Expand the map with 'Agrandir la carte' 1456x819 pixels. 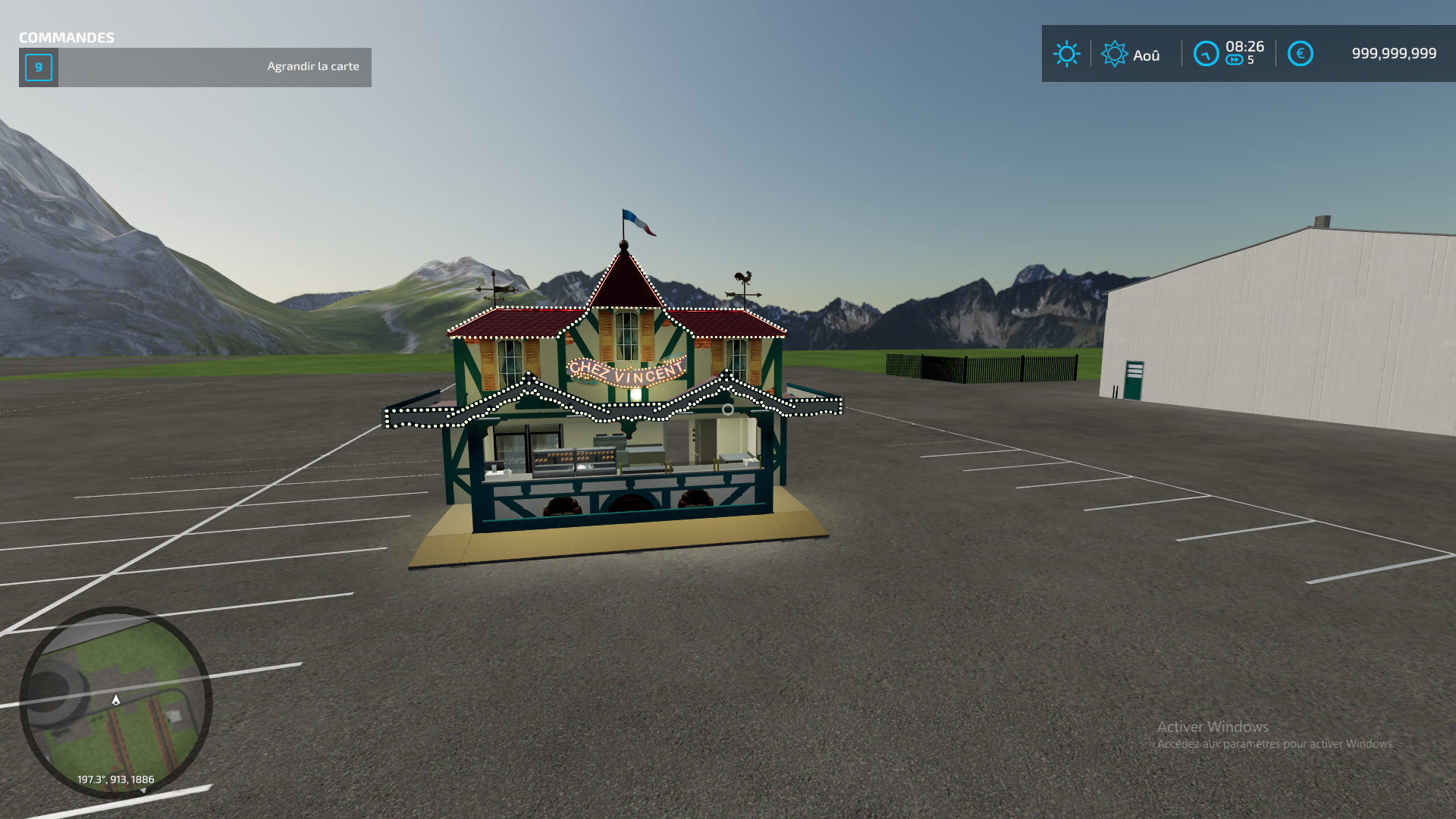313,66
